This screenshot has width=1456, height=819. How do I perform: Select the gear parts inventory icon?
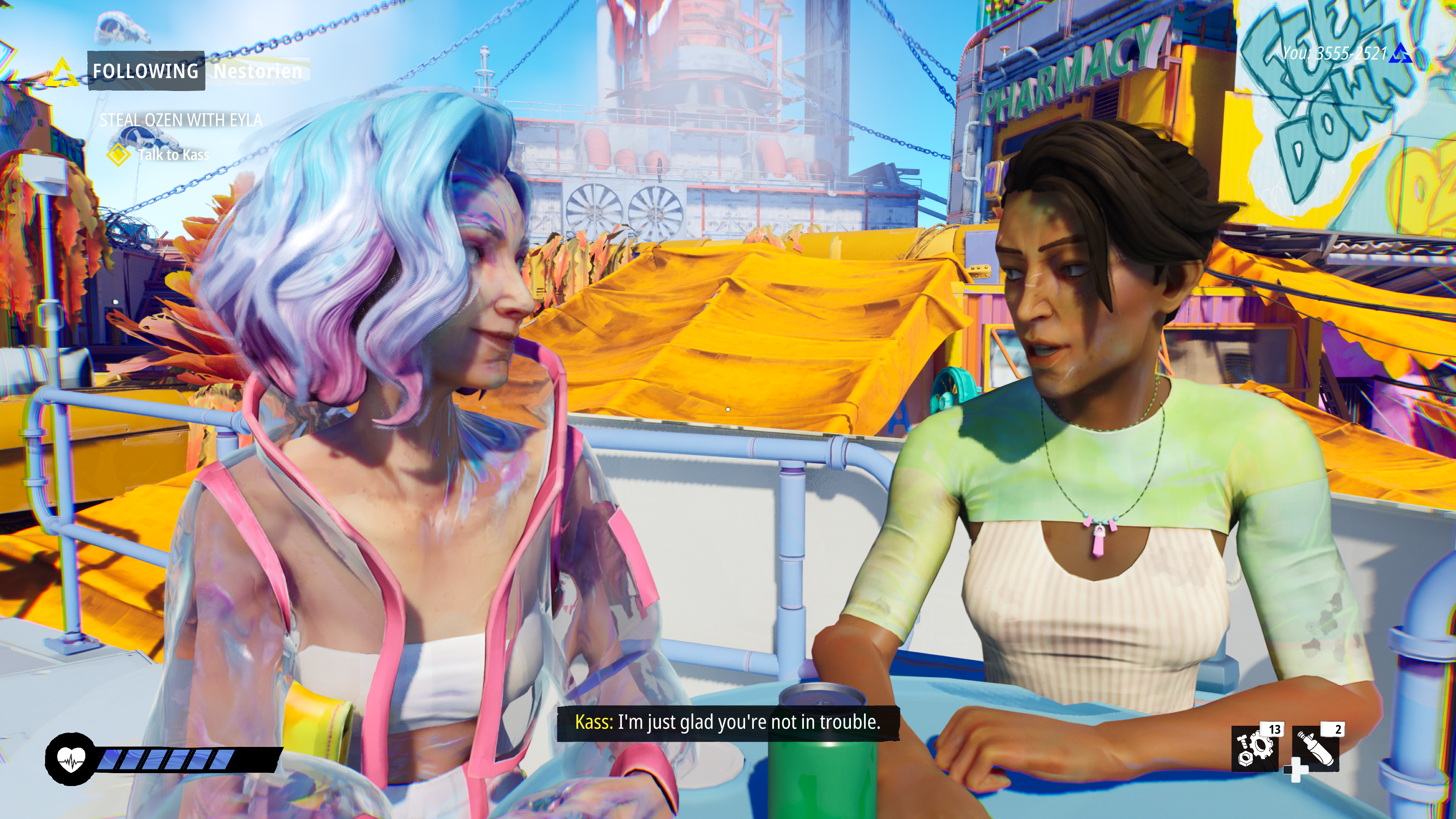pos(1254,749)
